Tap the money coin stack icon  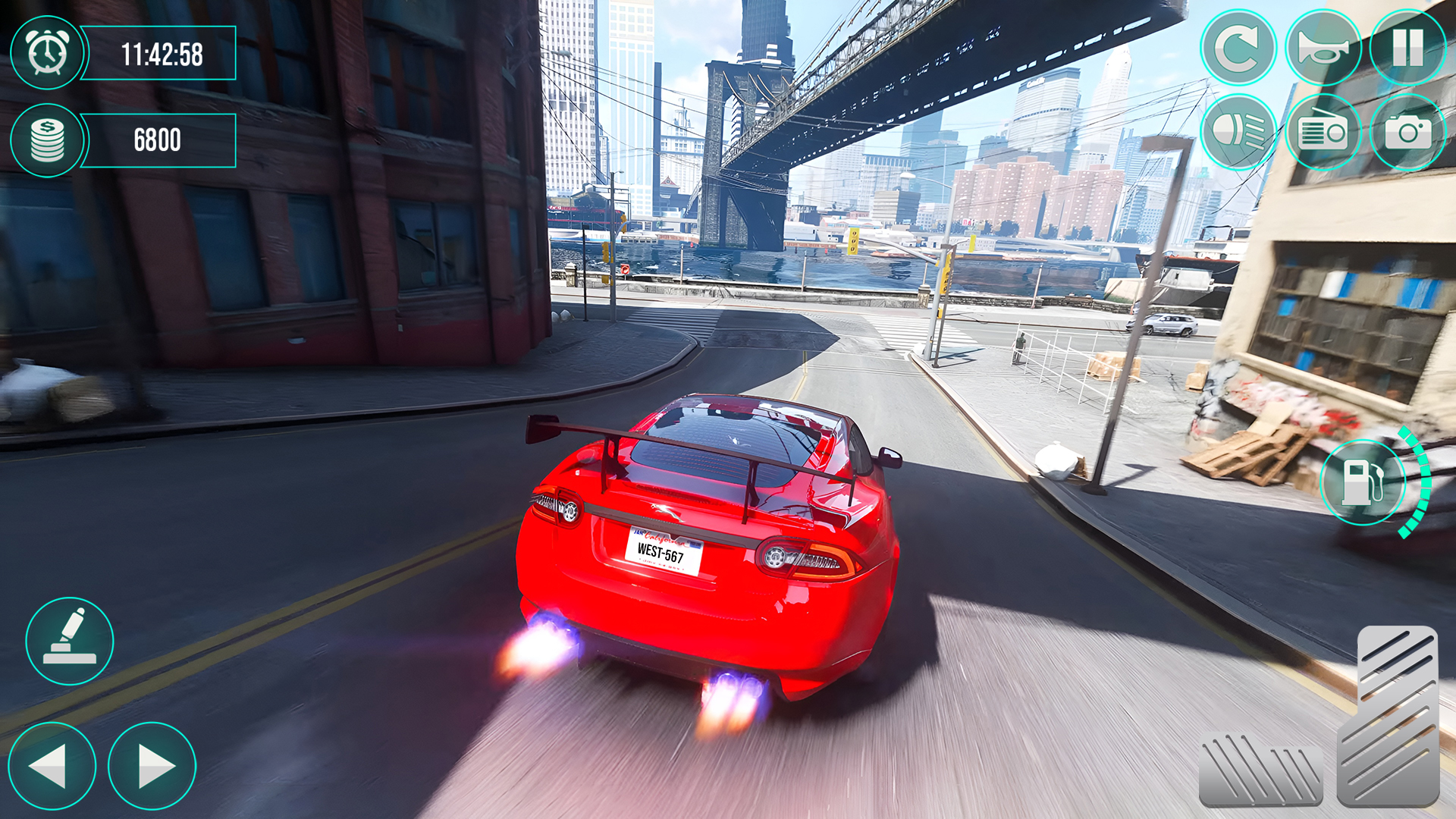point(47,140)
